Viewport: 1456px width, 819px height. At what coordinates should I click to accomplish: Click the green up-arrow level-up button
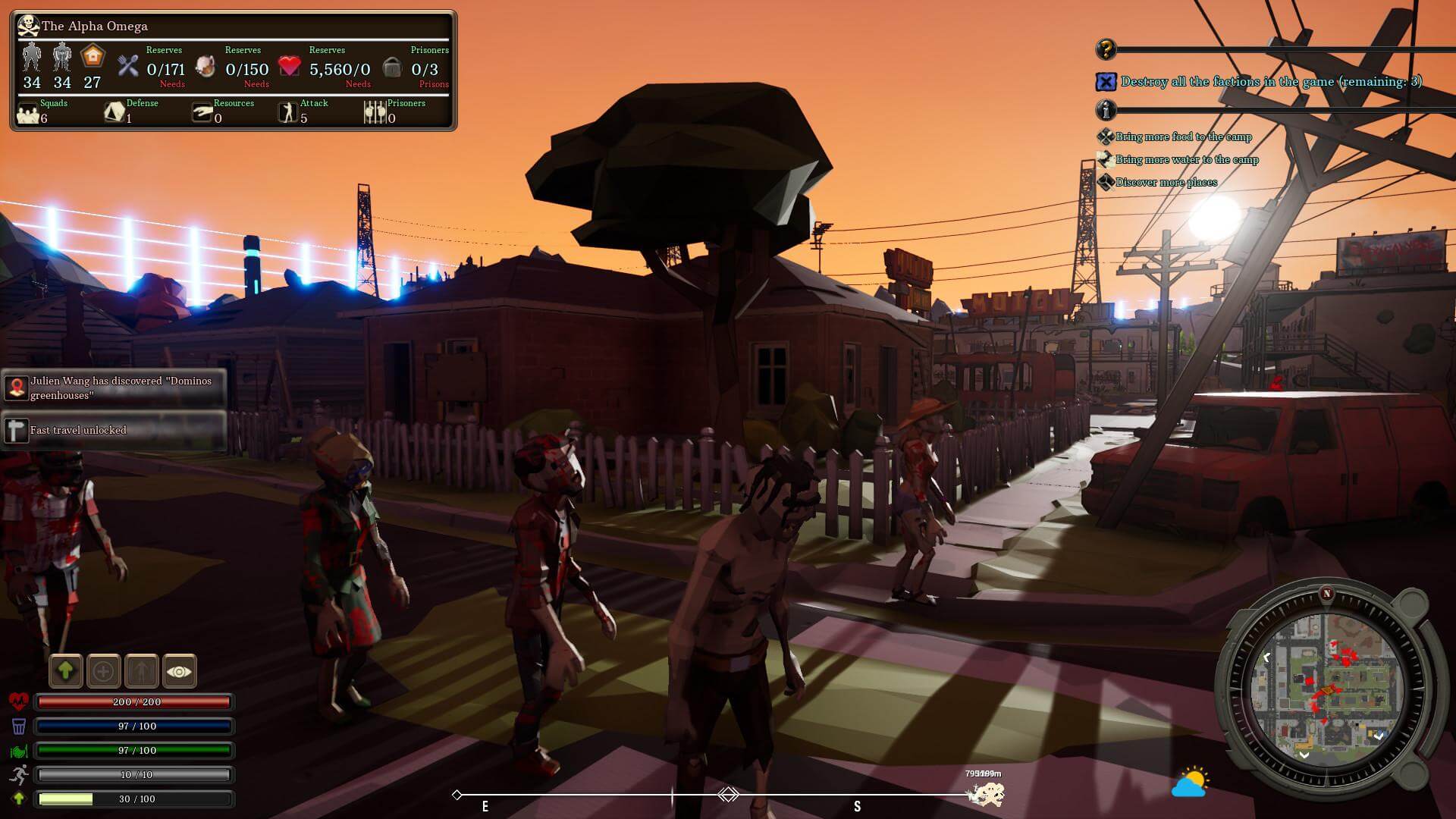(x=66, y=671)
